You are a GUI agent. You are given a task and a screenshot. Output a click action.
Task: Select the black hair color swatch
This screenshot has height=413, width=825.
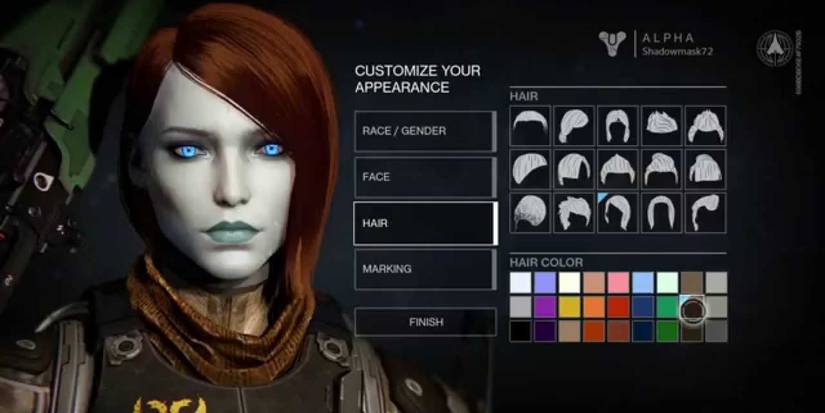pos(520,331)
